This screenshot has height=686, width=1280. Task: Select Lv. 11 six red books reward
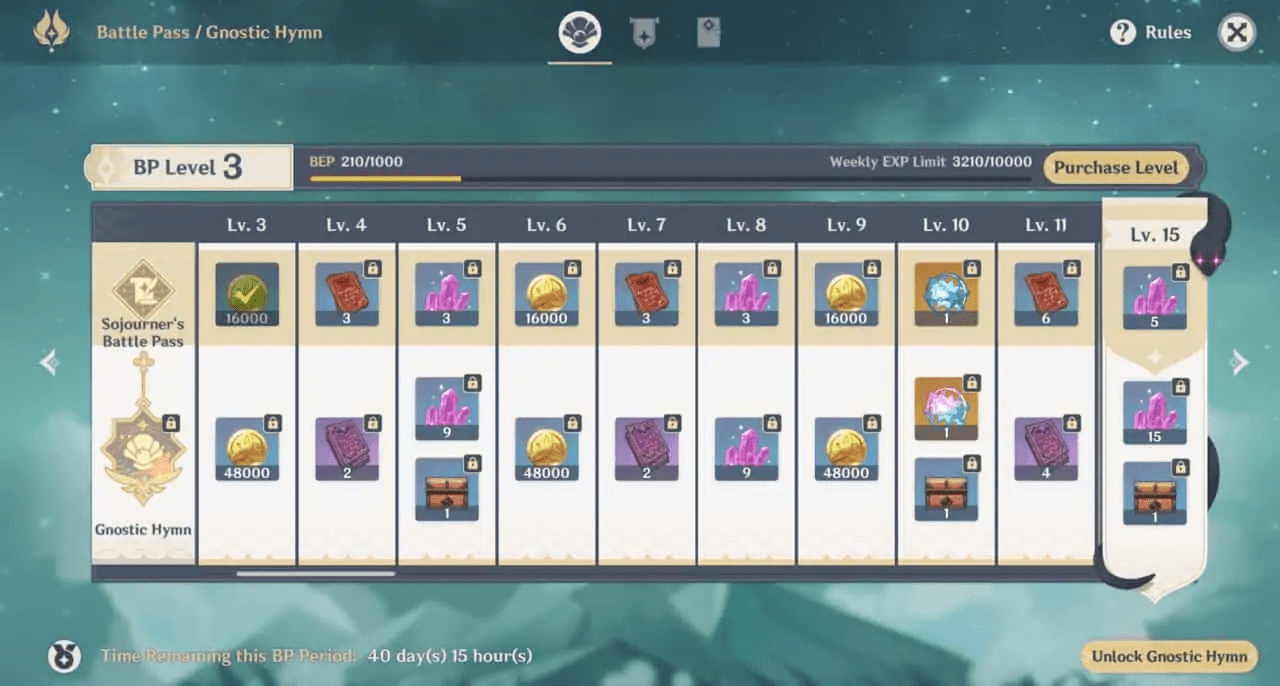point(1046,294)
